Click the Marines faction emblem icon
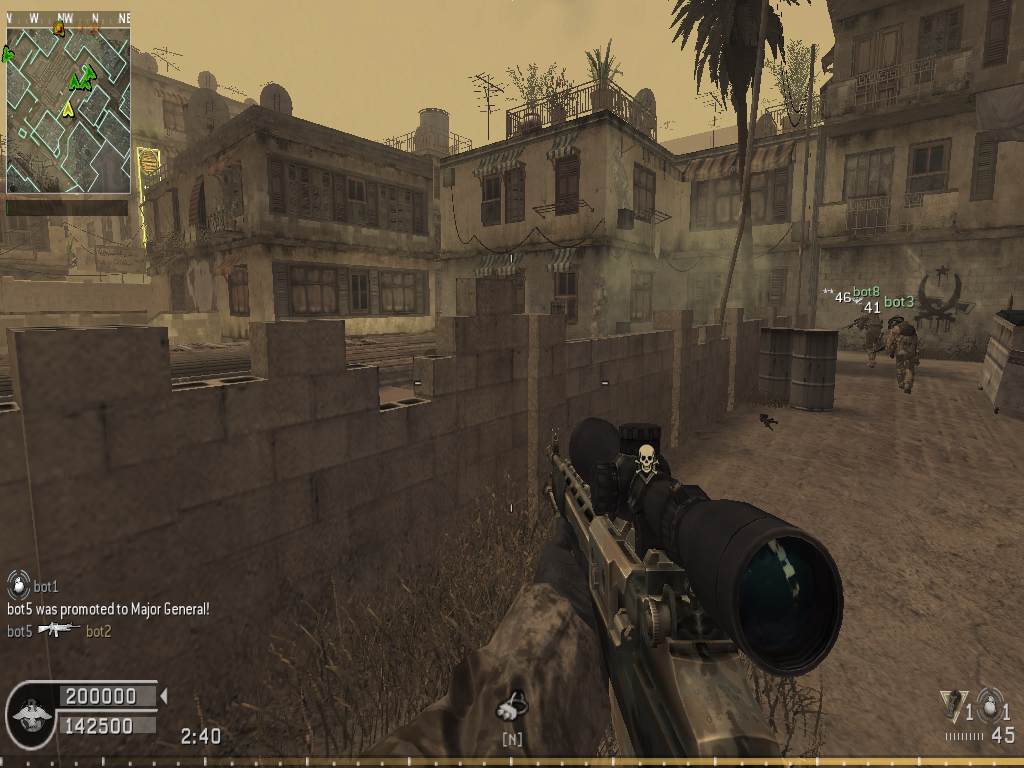 coord(31,713)
